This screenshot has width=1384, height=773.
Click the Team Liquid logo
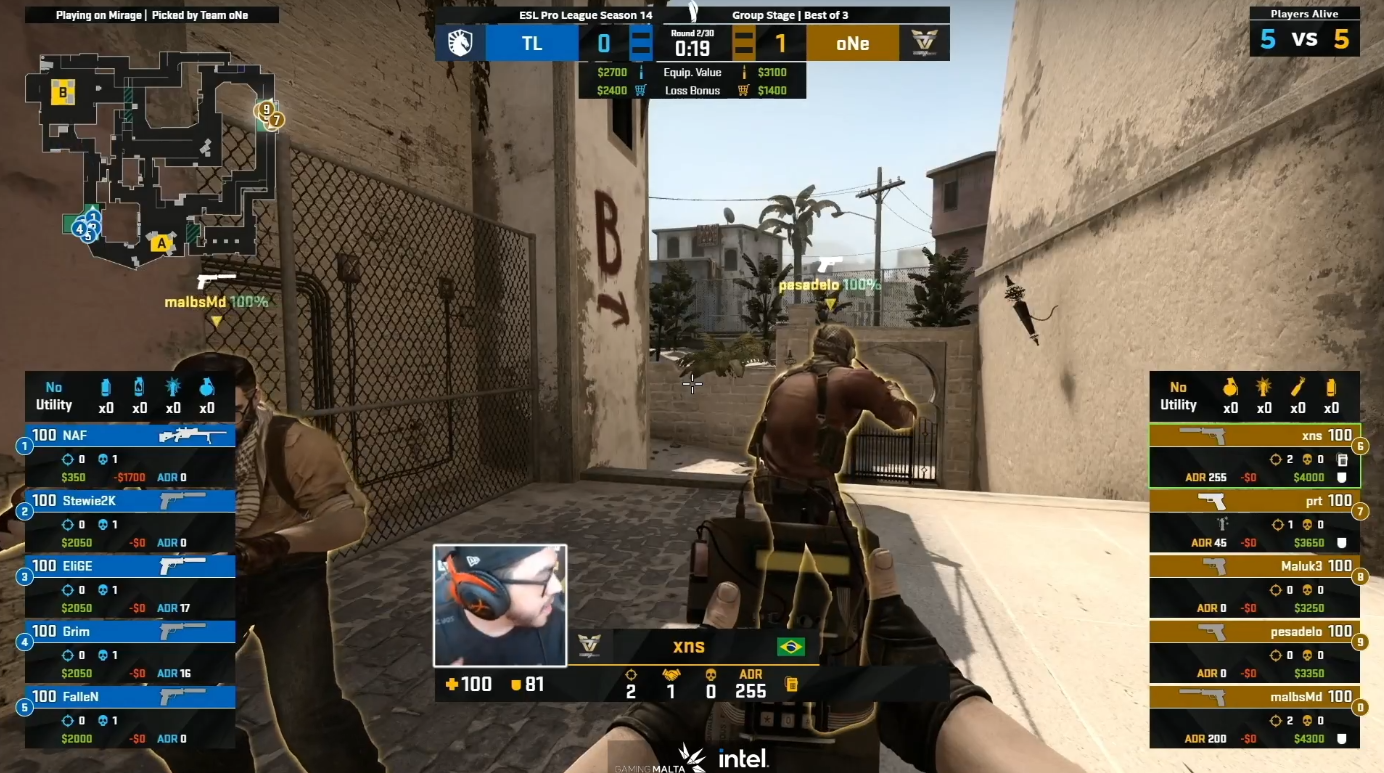(x=460, y=43)
